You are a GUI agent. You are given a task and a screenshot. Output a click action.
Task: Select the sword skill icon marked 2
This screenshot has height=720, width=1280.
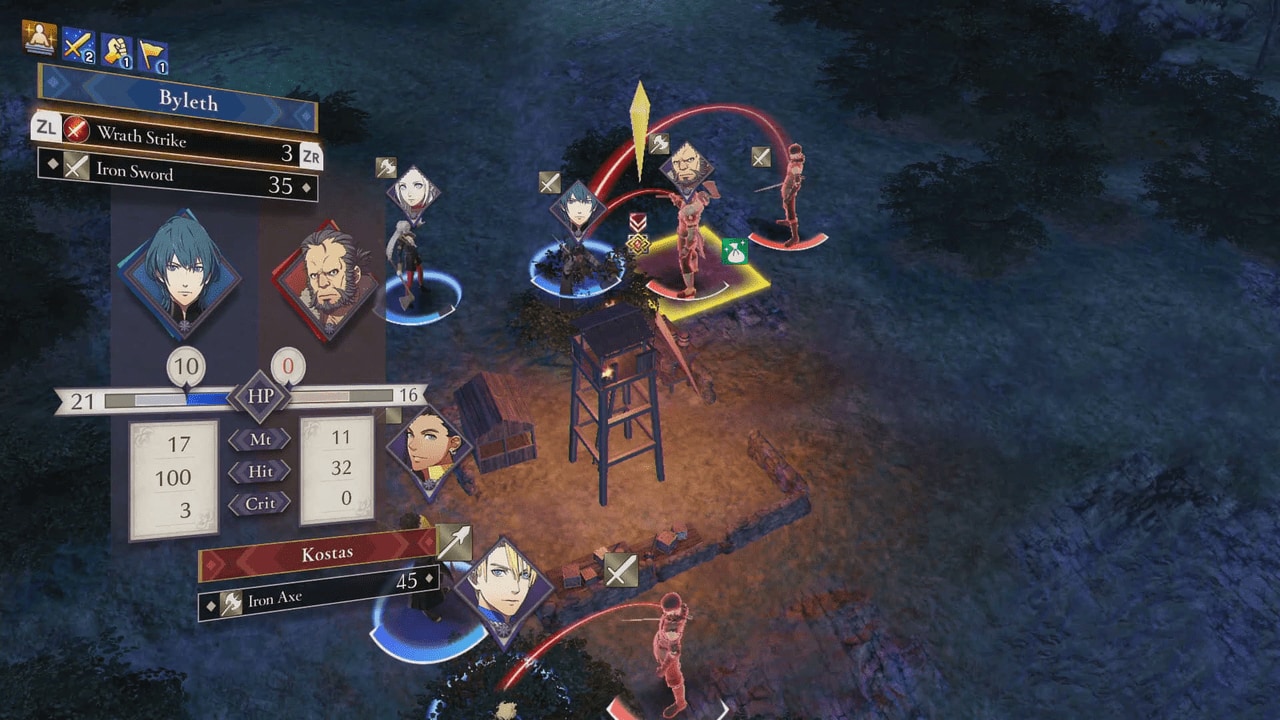(x=78, y=44)
